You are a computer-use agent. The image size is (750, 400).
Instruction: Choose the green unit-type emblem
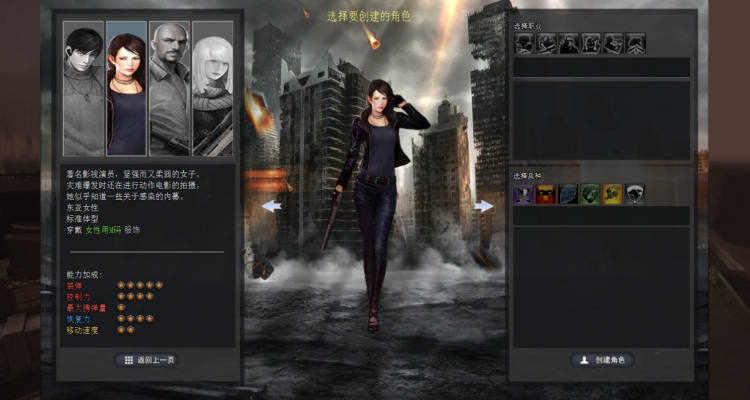coord(590,194)
